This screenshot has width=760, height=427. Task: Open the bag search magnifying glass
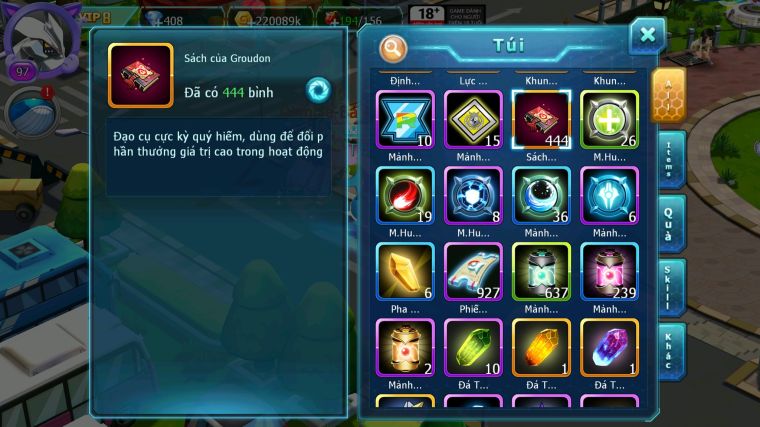pyautogui.click(x=394, y=48)
